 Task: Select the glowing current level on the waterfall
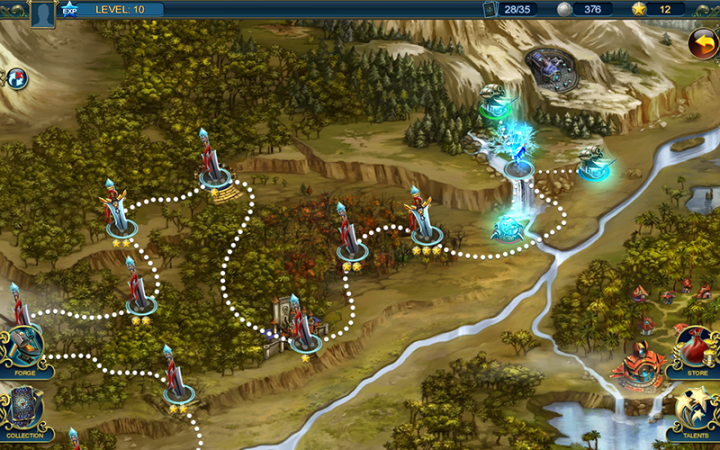[x=518, y=160]
